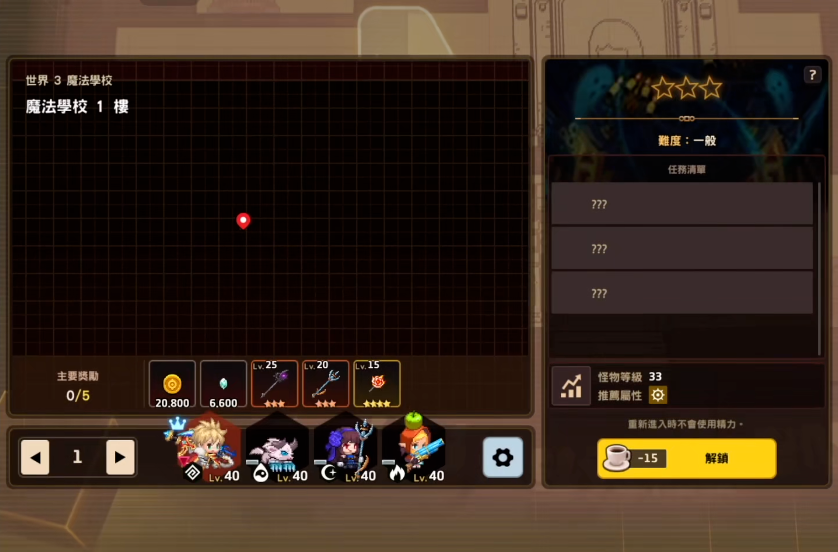The height and width of the screenshot is (552, 838).
Task: Inspect the crystal reward 6,600
Action: pyautogui.click(x=223, y=384)
